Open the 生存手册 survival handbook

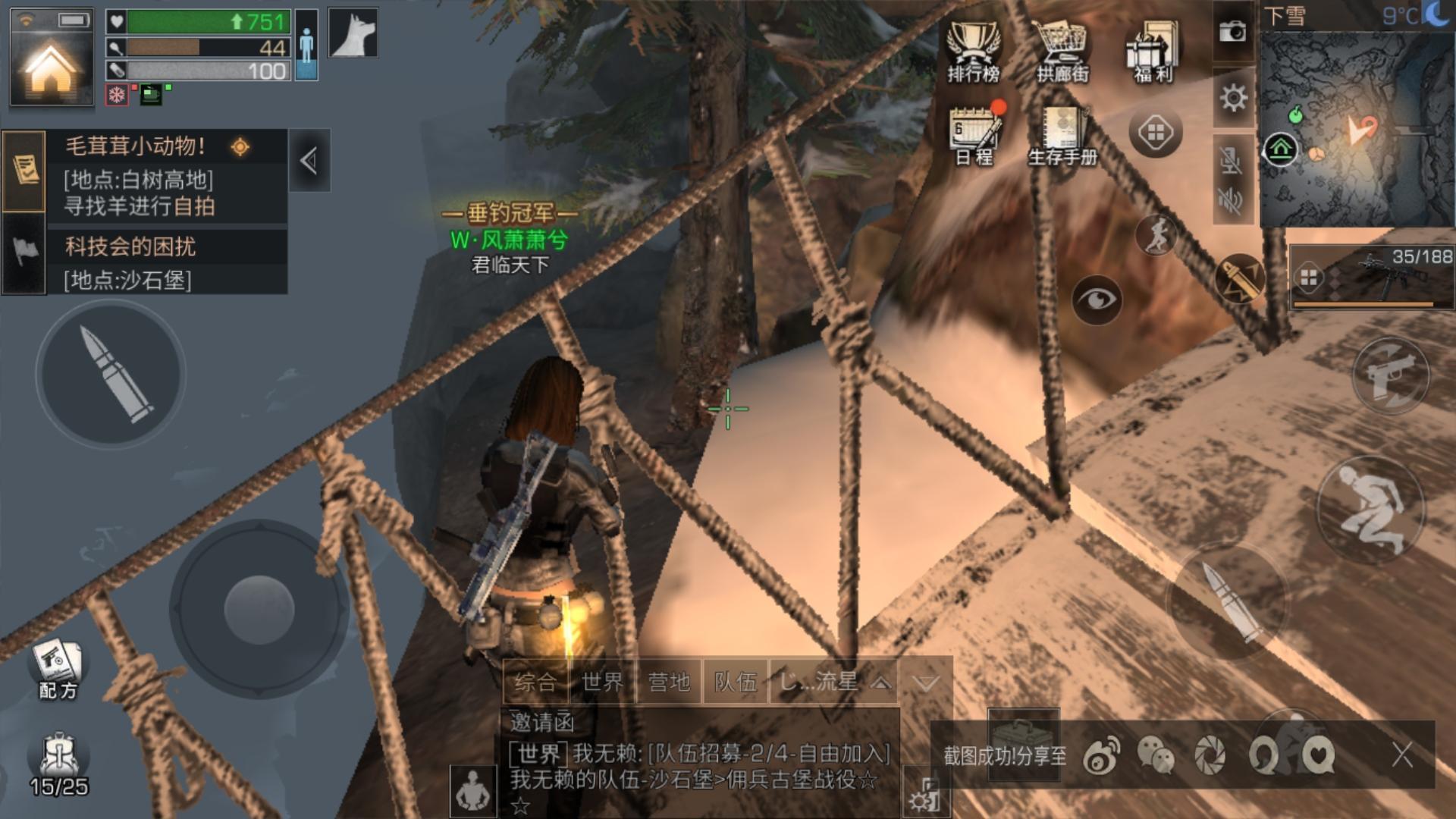[1062, 135]
